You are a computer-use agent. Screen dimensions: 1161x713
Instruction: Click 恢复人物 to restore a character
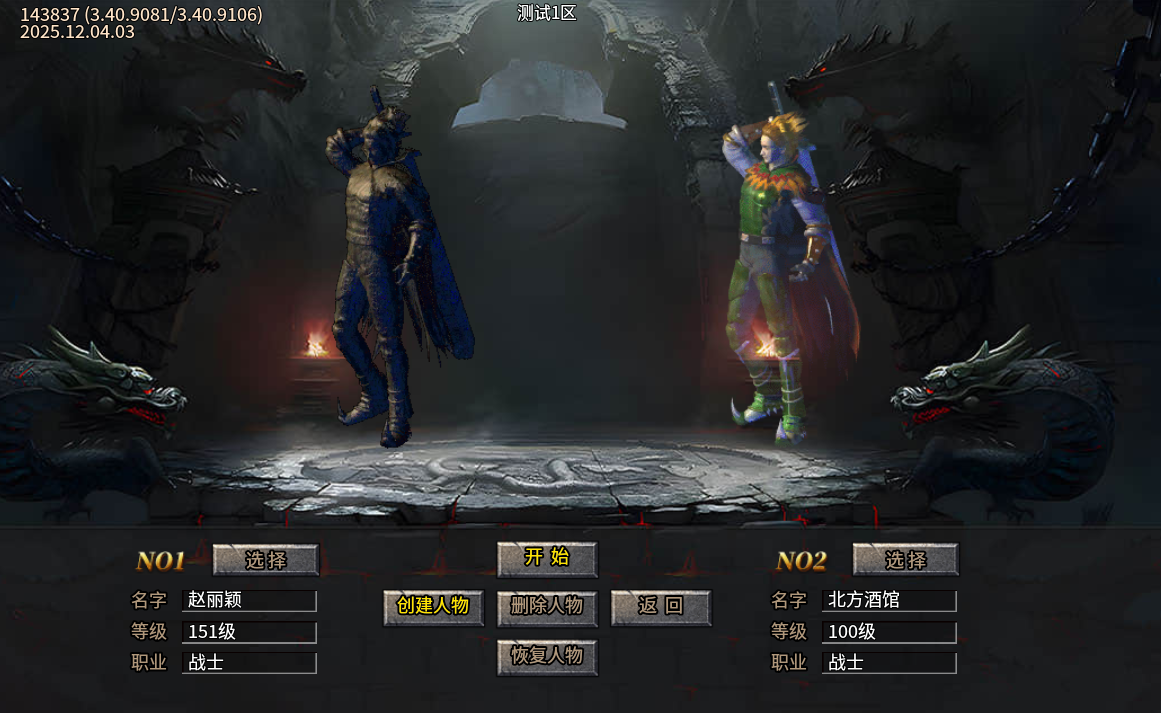tap(547, 657)
